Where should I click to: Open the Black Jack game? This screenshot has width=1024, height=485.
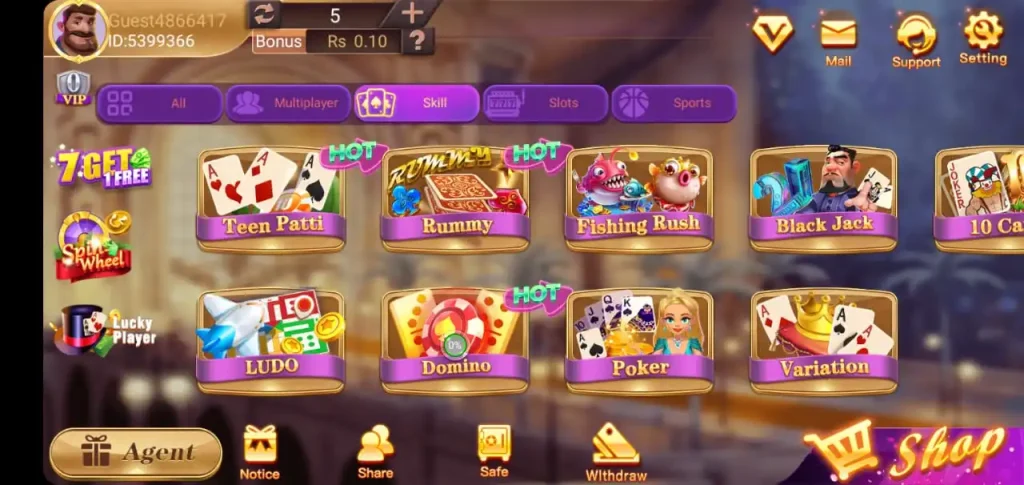[823, 198]
